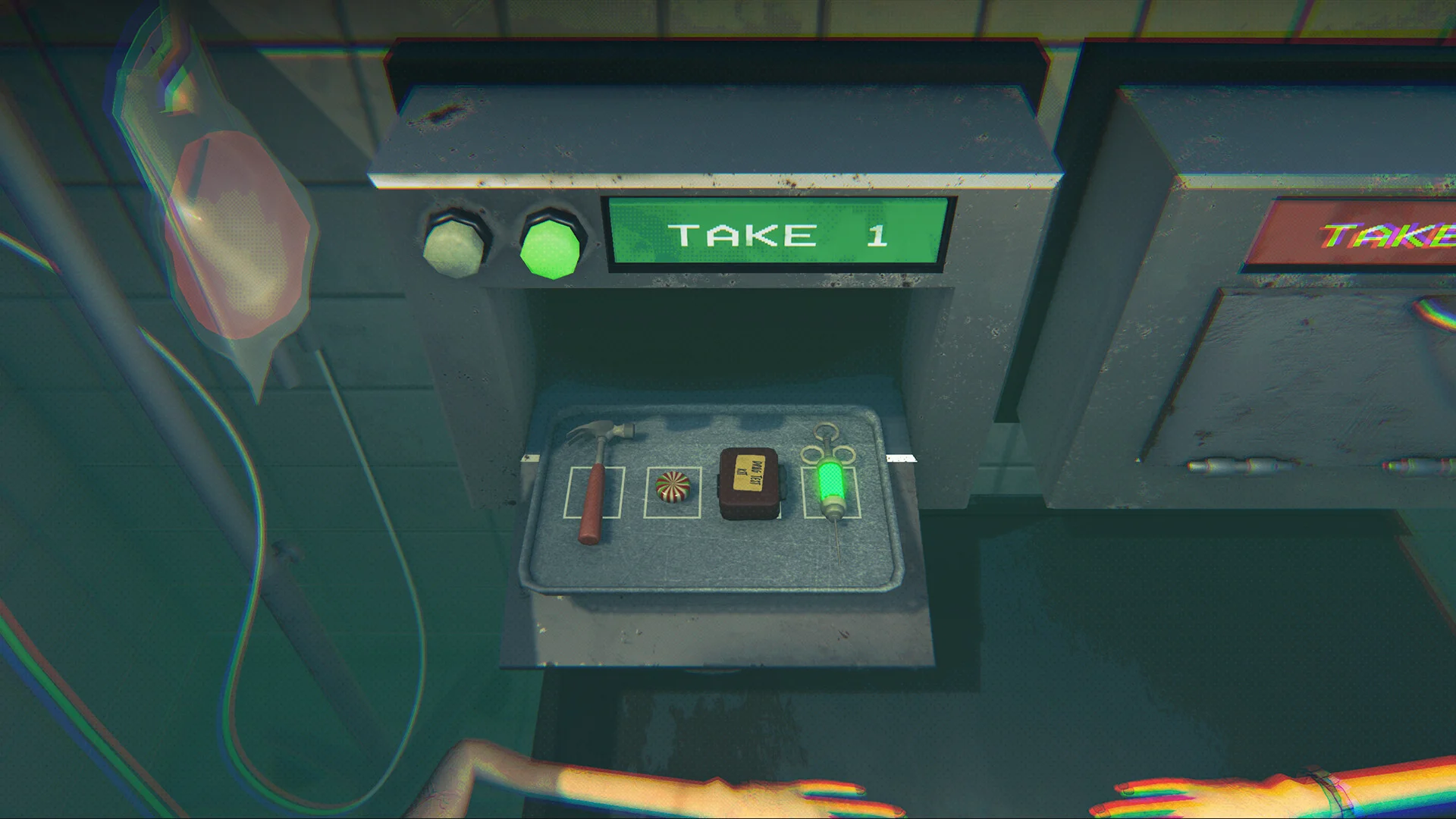The image size is (1456, 819).
Task: Take the hammer from the tray
Action: 595,485
